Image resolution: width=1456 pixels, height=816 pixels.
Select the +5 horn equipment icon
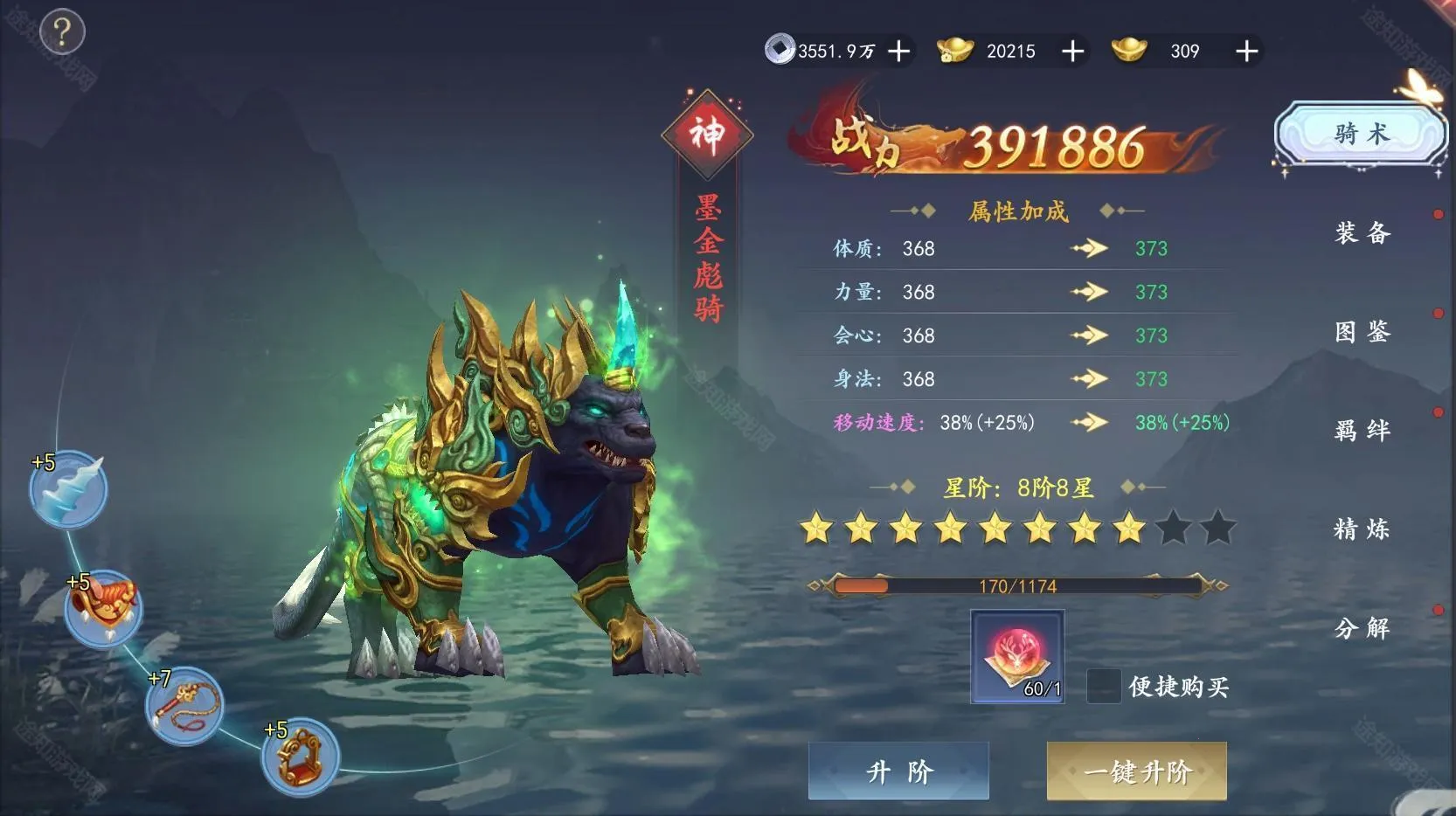point(70,489)
